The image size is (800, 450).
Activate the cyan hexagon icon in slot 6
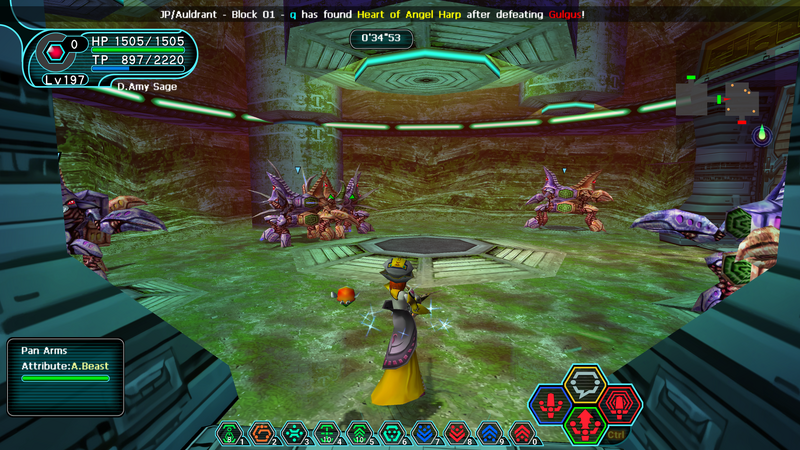(392, 435)
